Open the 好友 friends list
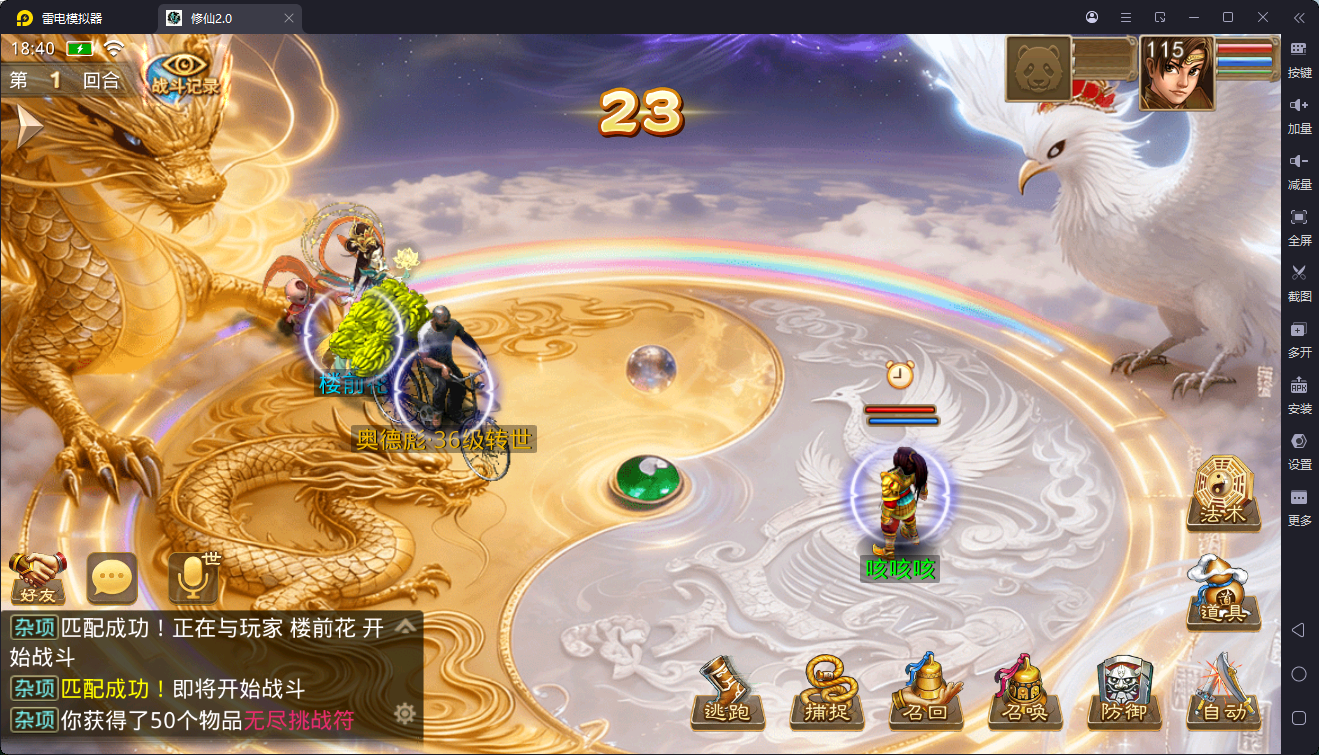The height and width of the screenshot is (755, 1319). (37, 577)
